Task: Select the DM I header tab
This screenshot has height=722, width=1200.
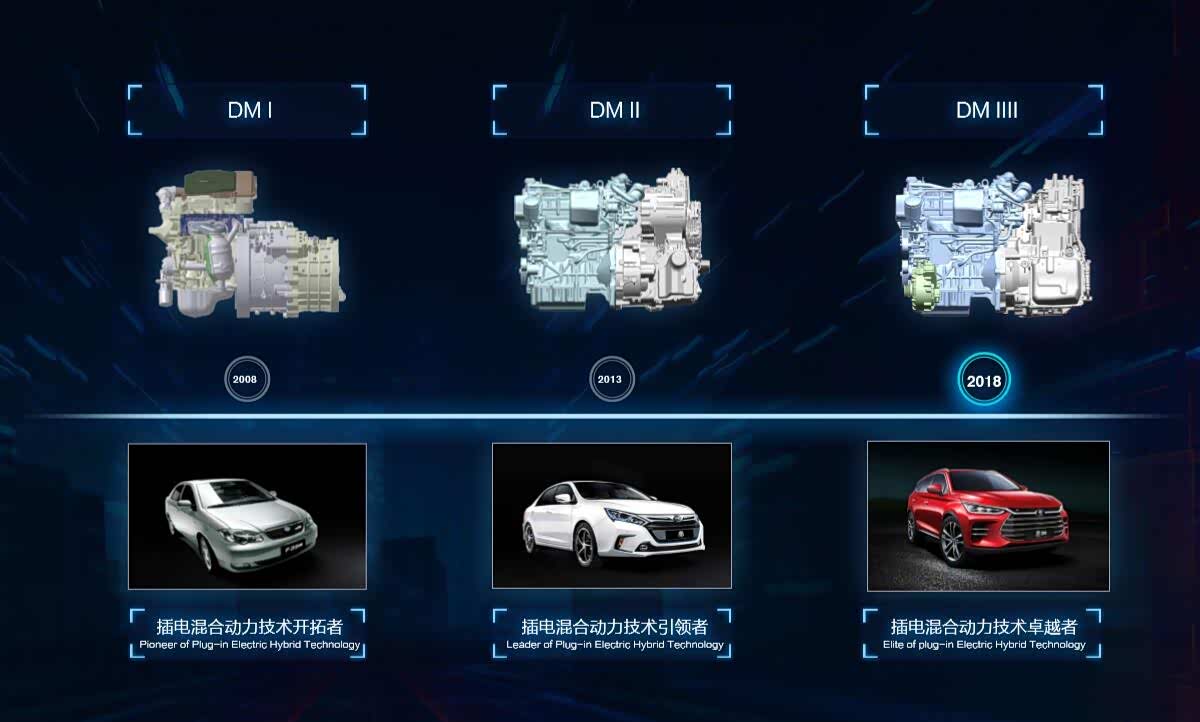Action: (x=247, y=110)
